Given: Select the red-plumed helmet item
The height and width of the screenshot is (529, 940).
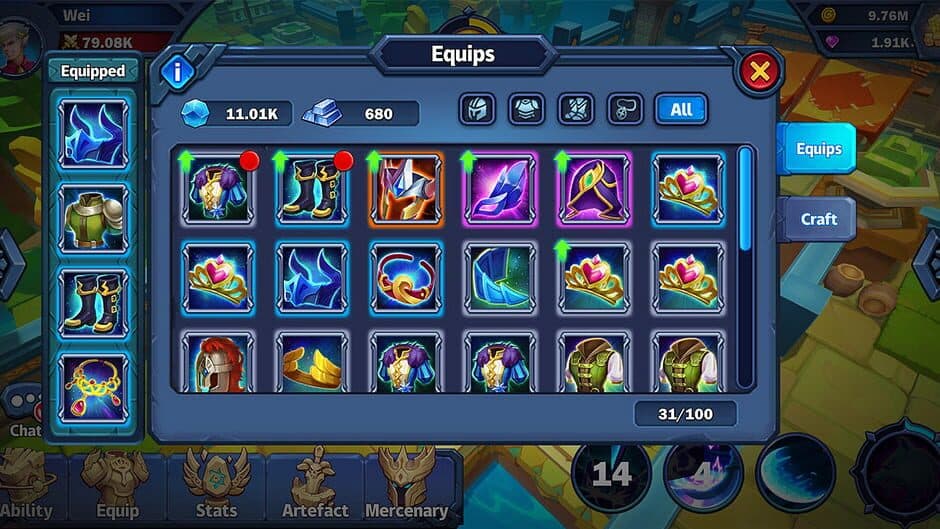Looking at the screenshot, I should click(x=218, y=362).
